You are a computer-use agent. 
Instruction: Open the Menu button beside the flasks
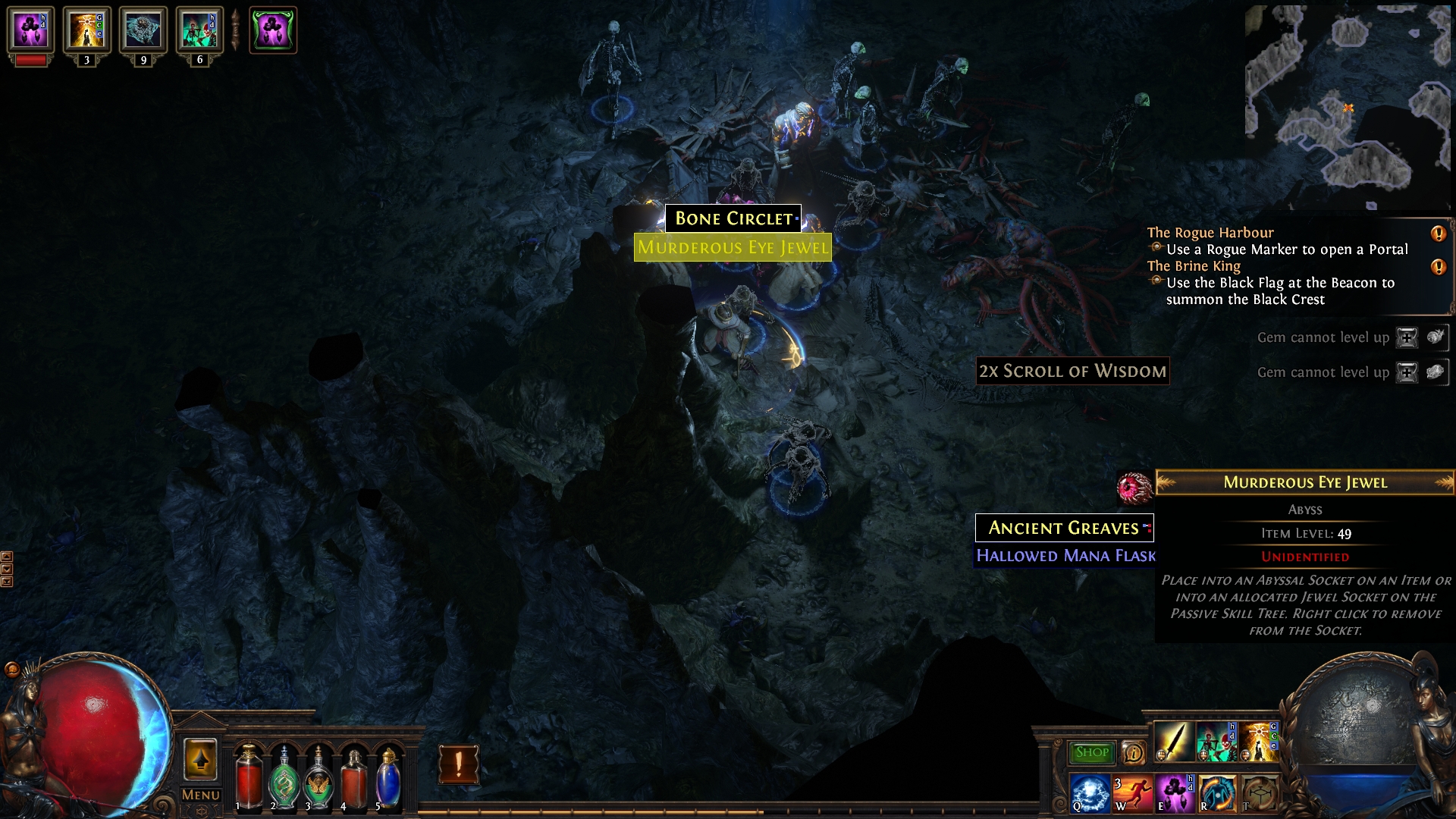coord(201,795)
